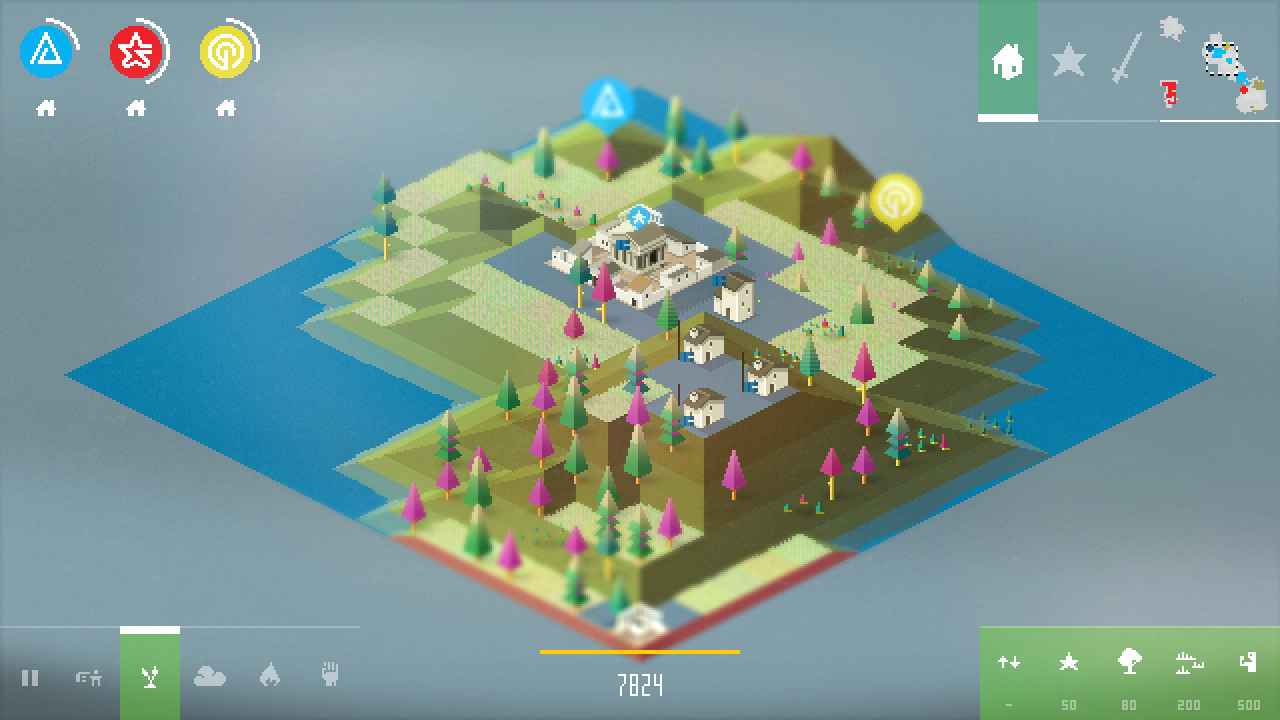
Task: Click the yellow spiral marker above the island
Action: pyautogui.click(x=895, y=200)
